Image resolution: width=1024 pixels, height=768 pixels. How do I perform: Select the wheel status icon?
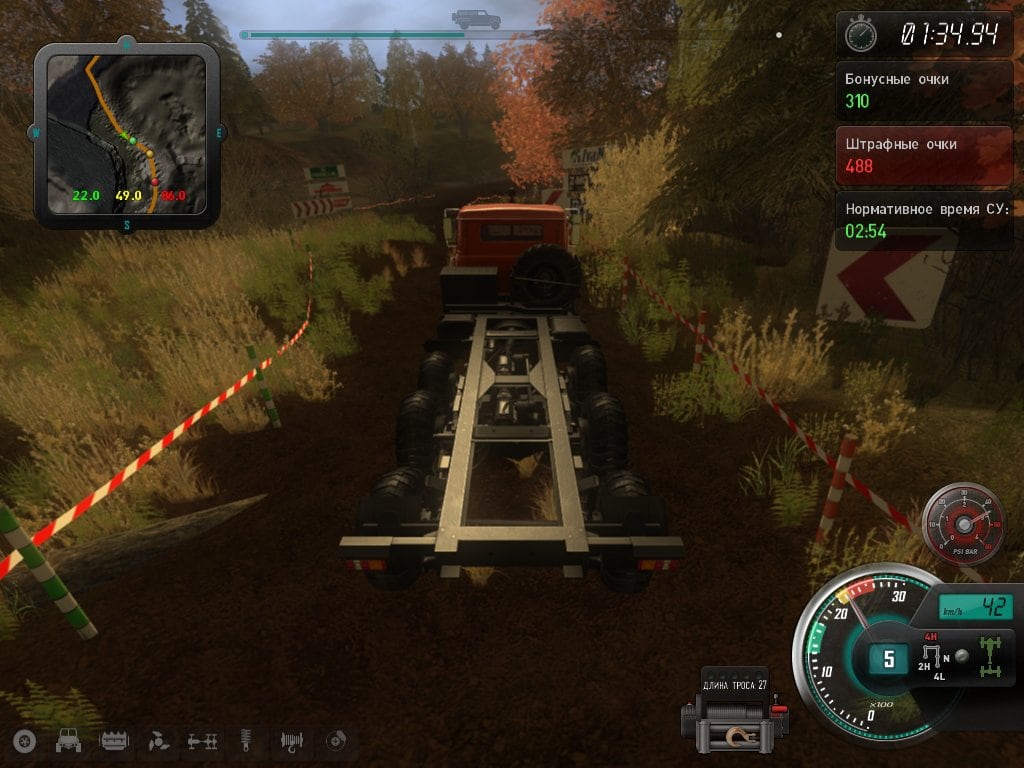(25, 741)
